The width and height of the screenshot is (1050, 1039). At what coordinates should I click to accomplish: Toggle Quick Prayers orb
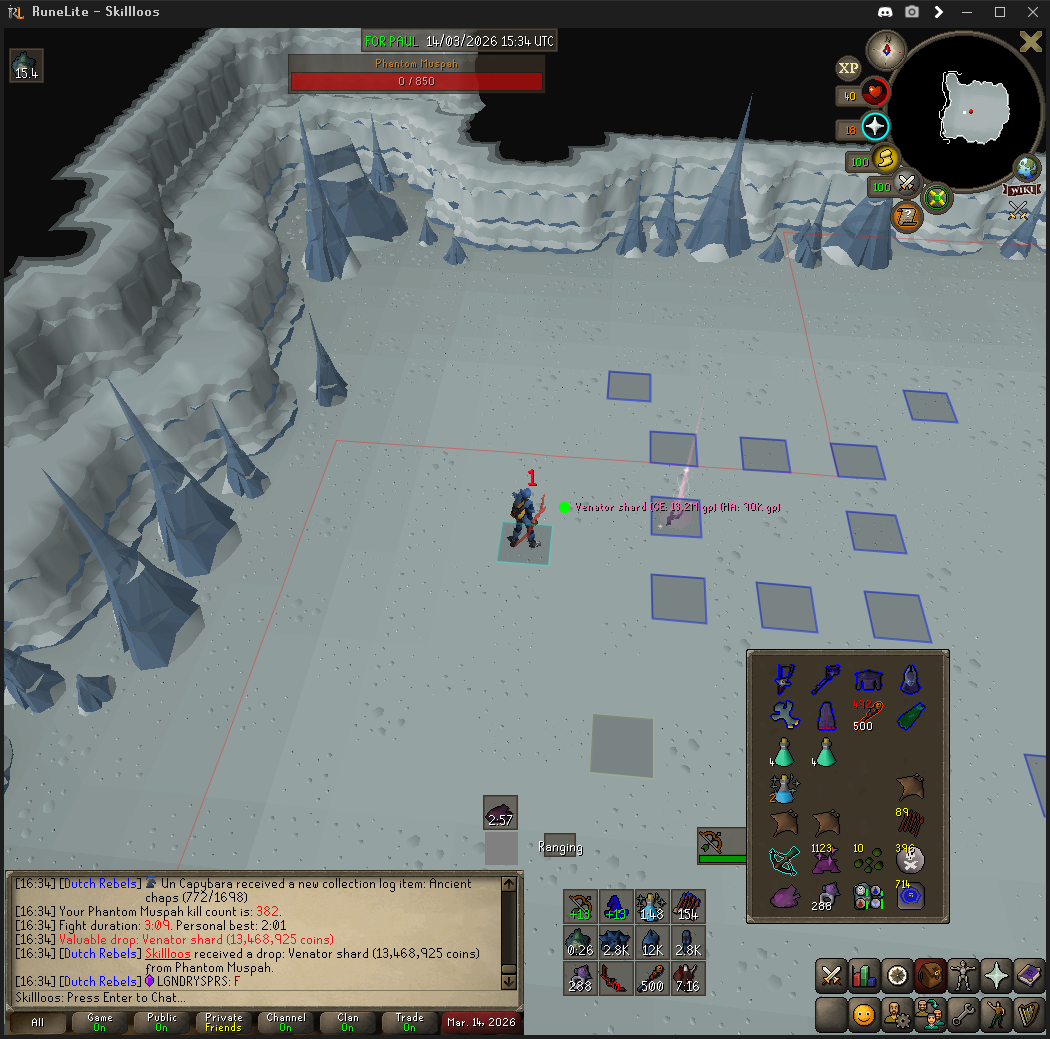click(x=875, y=127)
